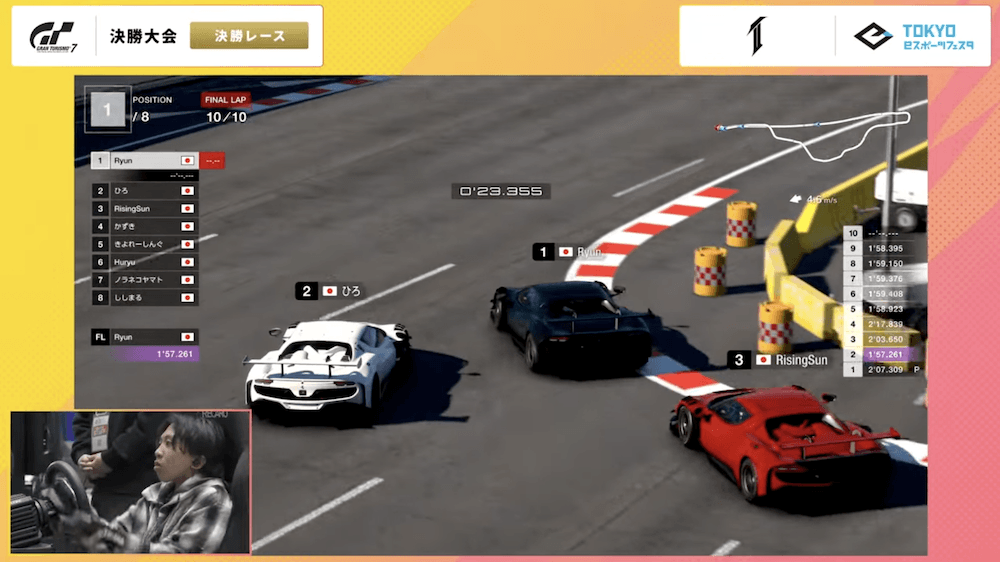Viewport: 1000px width, 562px height.
Task: Select かずき in the standings list
Action: pyautogui.click(x=145, y=226)
